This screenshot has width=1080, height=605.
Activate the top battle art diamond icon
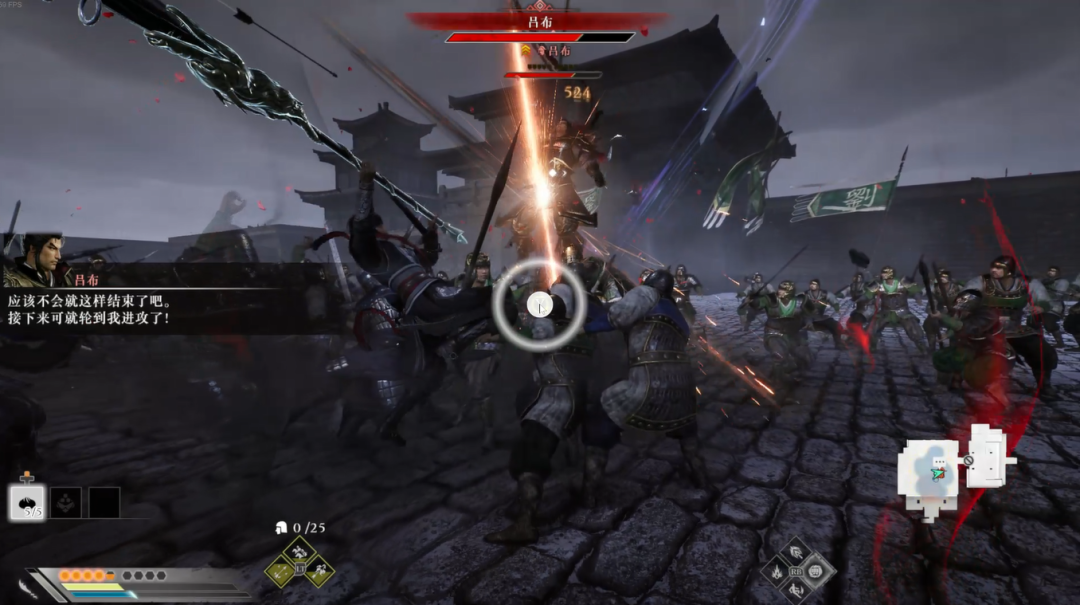point(796,552)
